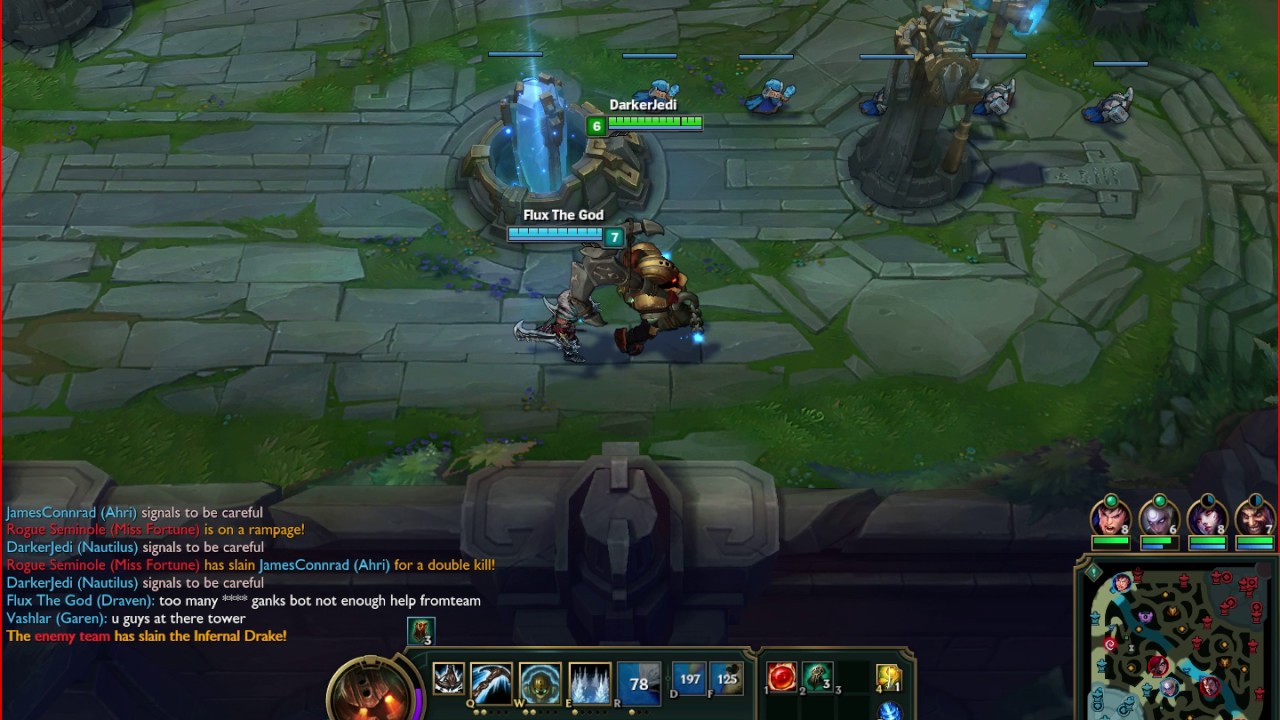Click the D summoner spell showing 197
The height and width of the screenshot is (720, 1280).
click(689, 679)
